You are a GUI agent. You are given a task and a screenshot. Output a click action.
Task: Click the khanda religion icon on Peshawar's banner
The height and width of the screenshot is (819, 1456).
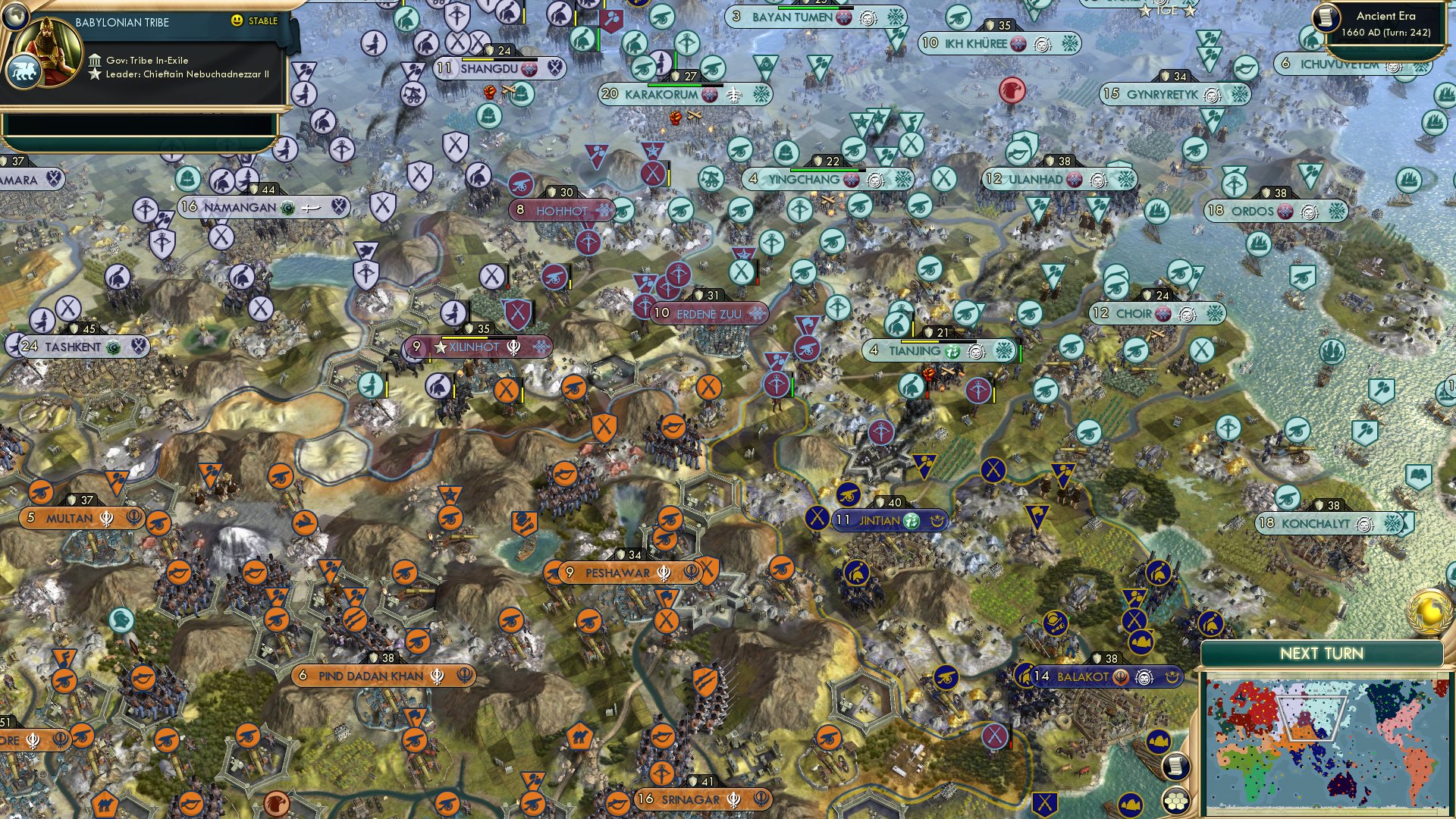click(x=663, y=574)
